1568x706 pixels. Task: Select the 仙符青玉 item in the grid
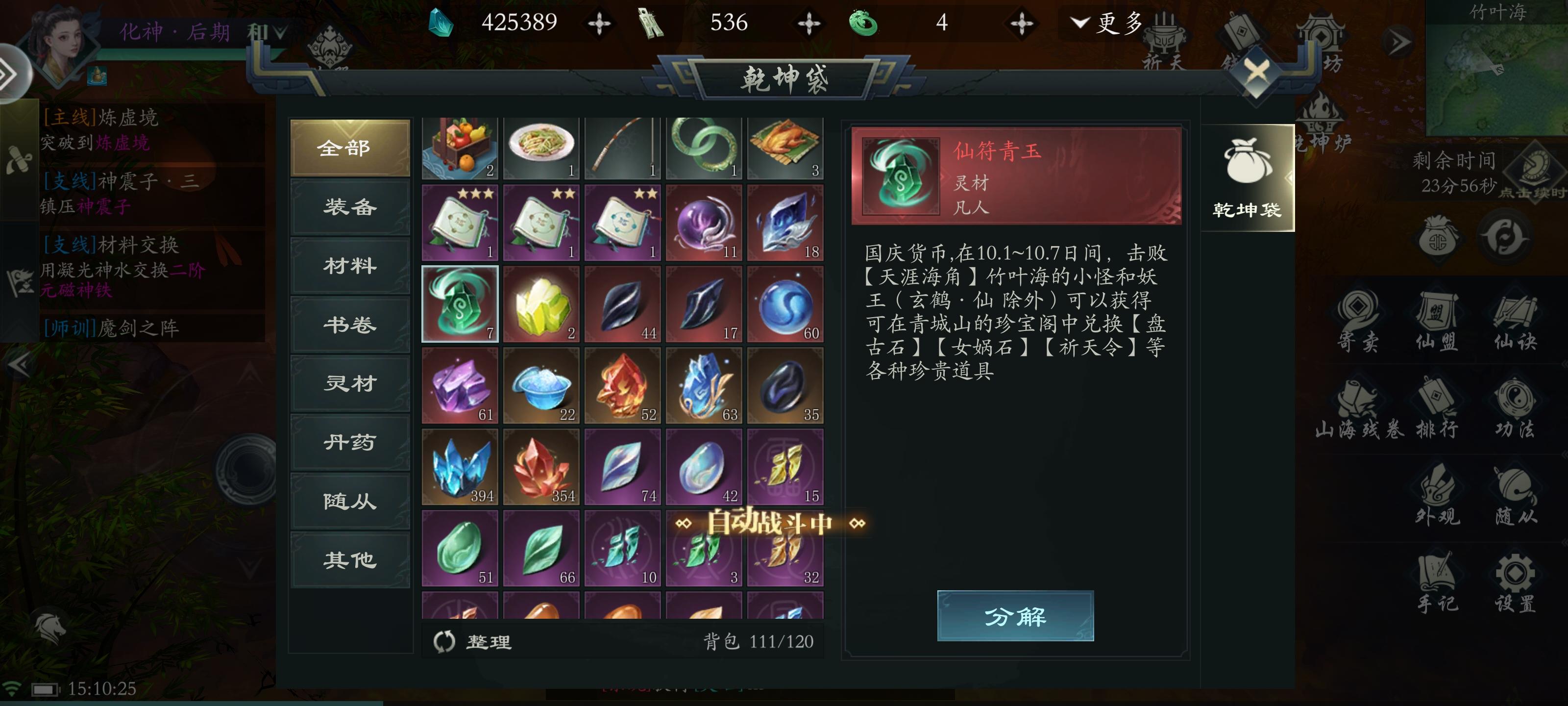tap(460, 304)
